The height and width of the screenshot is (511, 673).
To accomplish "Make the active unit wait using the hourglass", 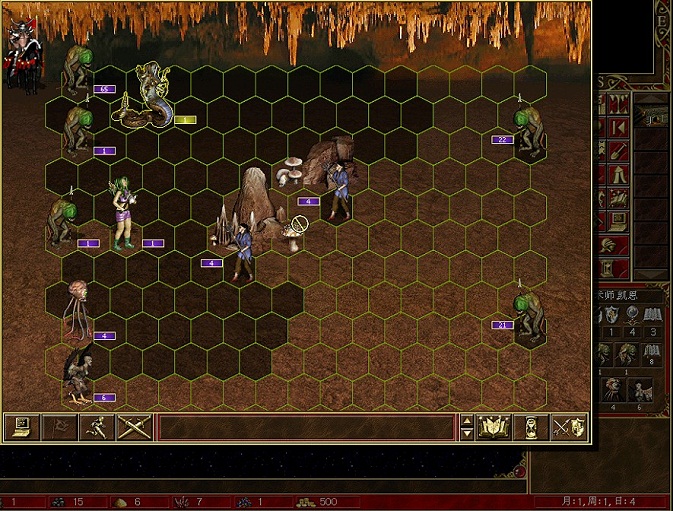I will click(x=530, y=427).
